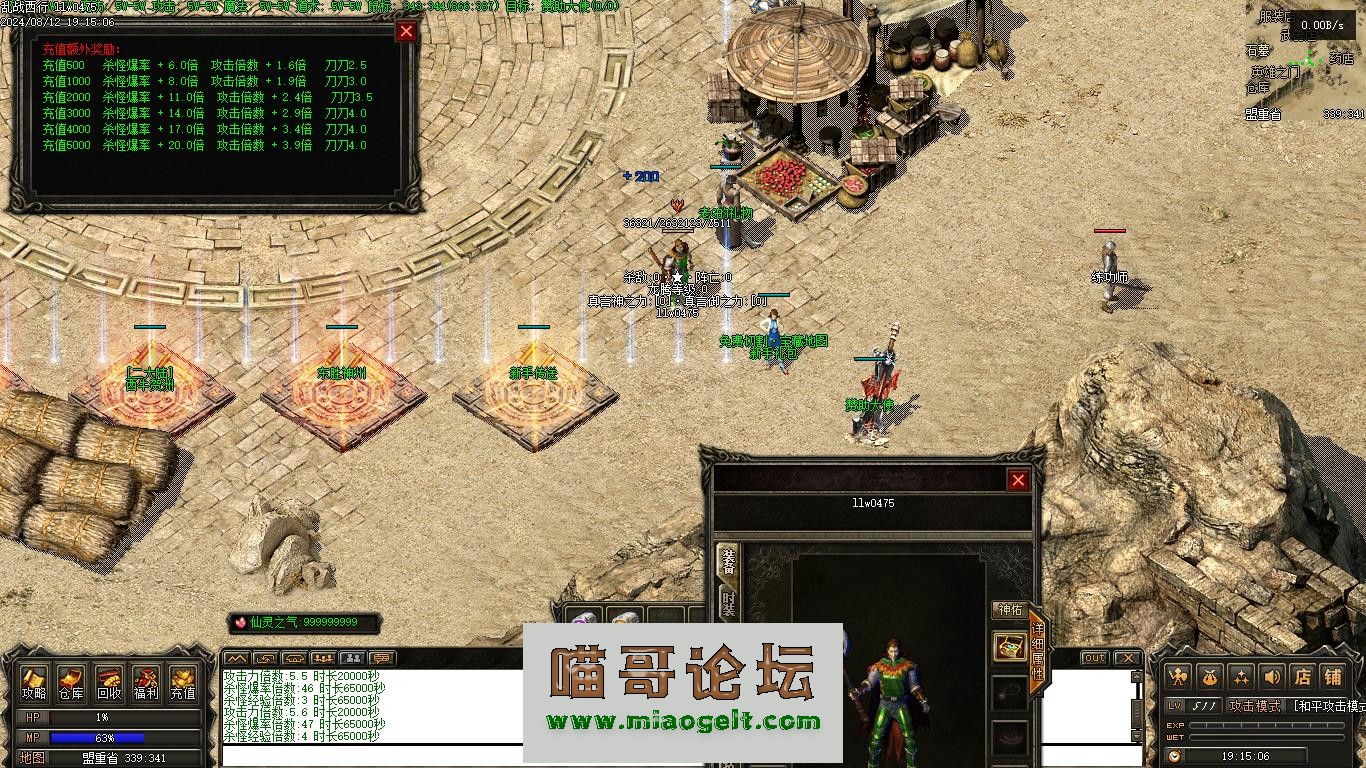Open the treasure chest icon in character window
Screen dimensions: 1366x768
(x=1010, y=647)
